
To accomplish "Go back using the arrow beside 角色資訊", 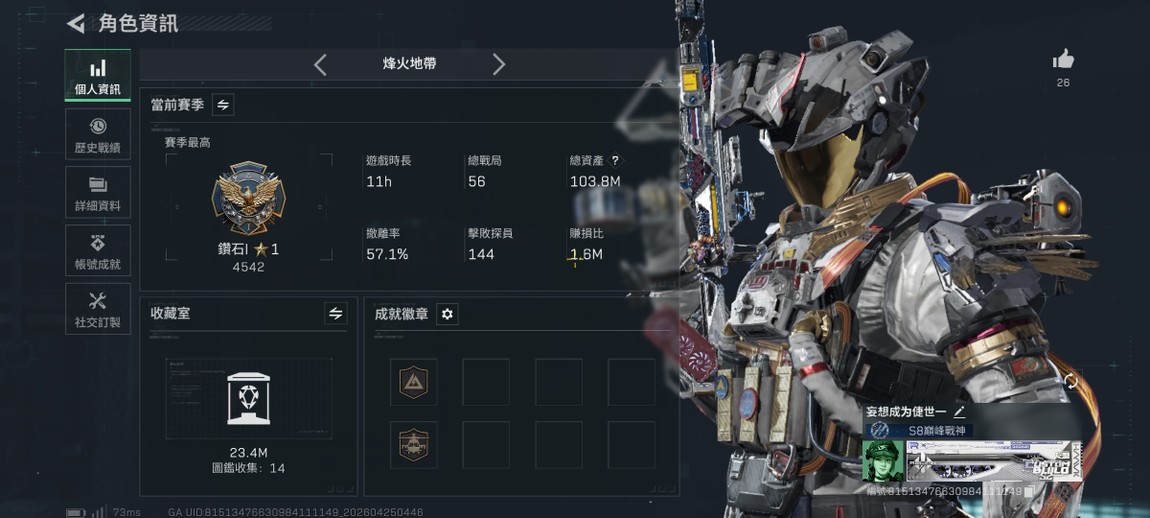I will click(76, 24).
